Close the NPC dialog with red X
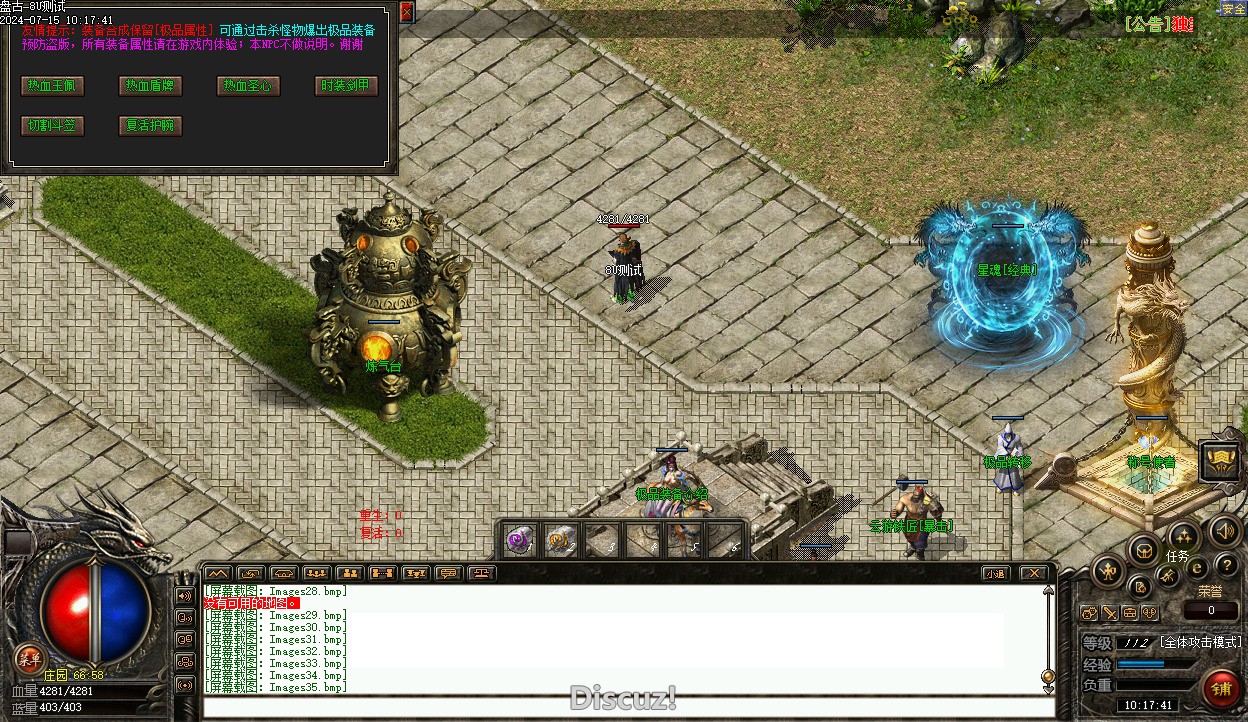 click(406, 12)
